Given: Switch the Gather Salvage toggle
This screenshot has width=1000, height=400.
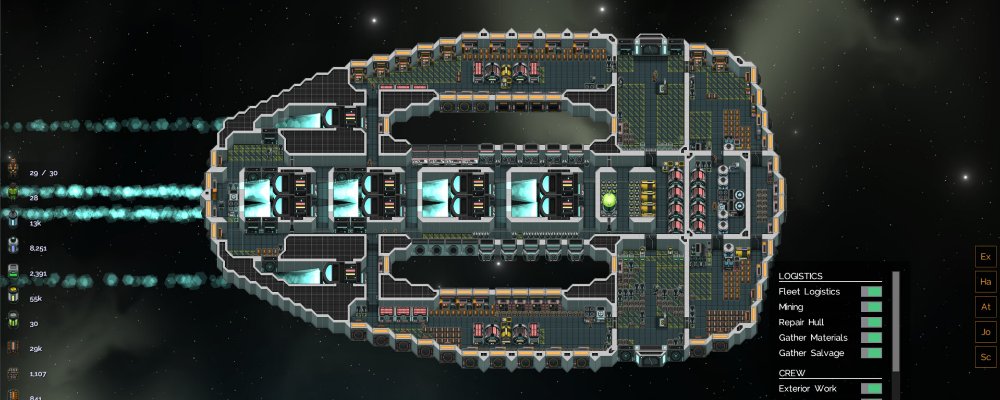Looking at the screenshot, I should point(870,352).
